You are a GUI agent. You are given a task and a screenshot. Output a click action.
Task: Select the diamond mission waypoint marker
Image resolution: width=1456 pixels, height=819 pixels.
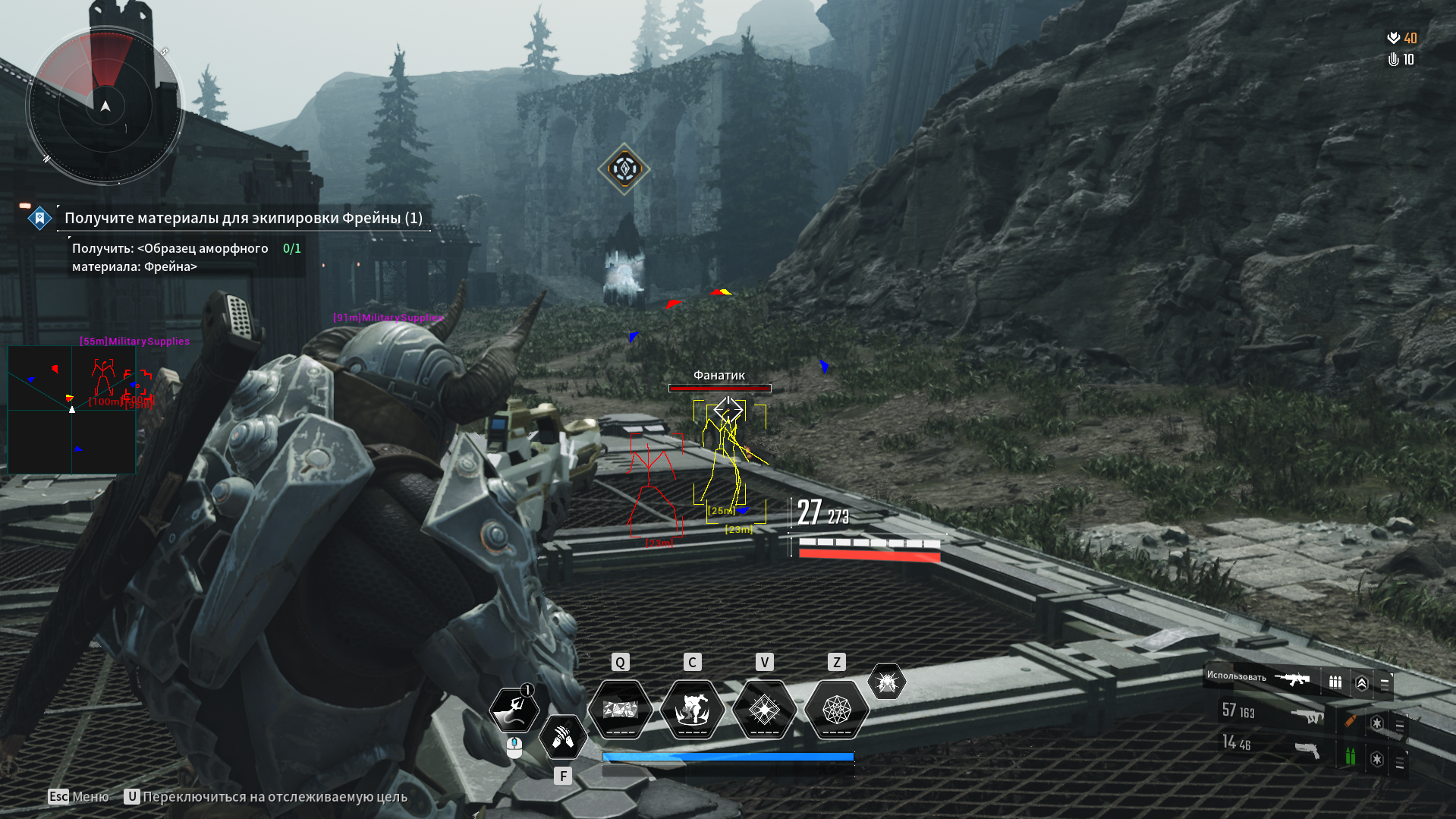(x=624, y=169)
